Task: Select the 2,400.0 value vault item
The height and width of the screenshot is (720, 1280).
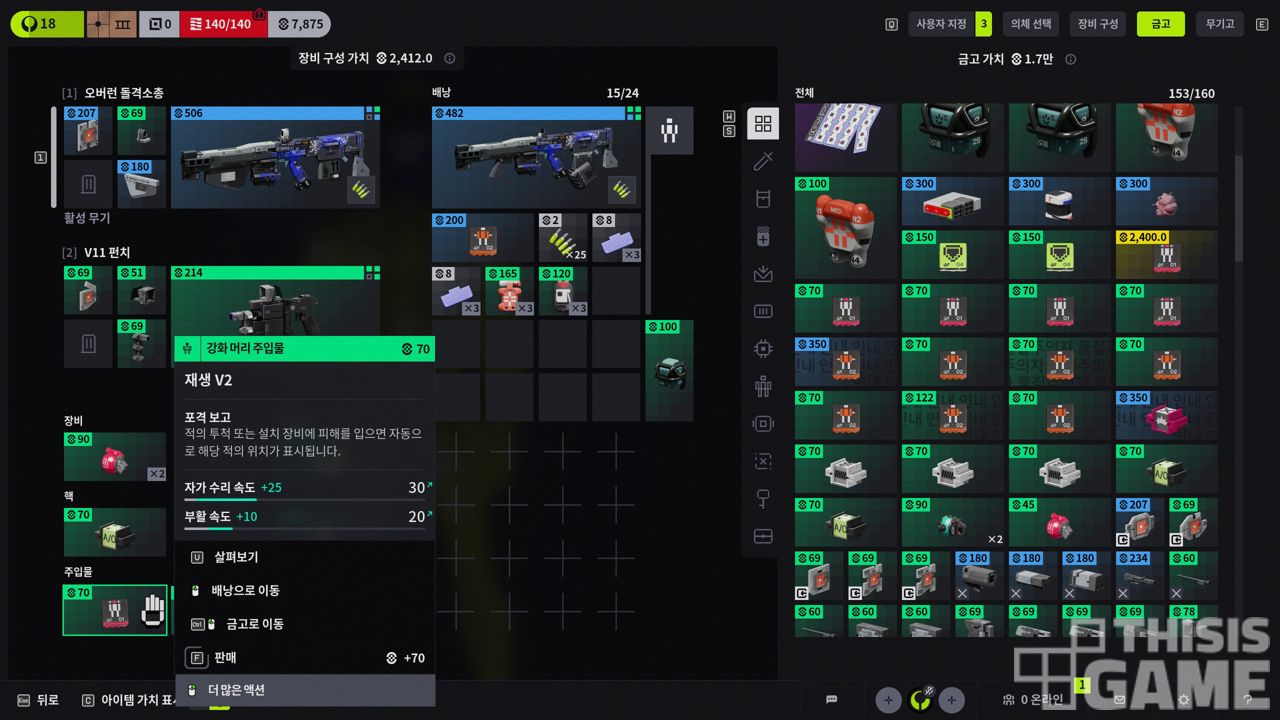Action: (x=1166, y=255)
